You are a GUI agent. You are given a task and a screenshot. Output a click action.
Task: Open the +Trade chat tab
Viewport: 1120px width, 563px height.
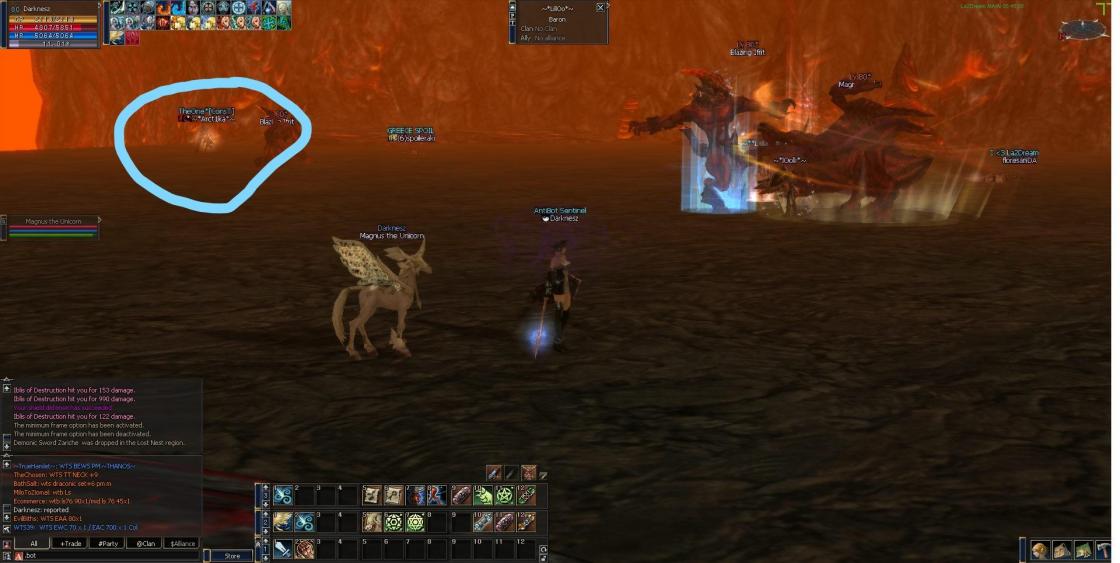click(x=70, y=543)
